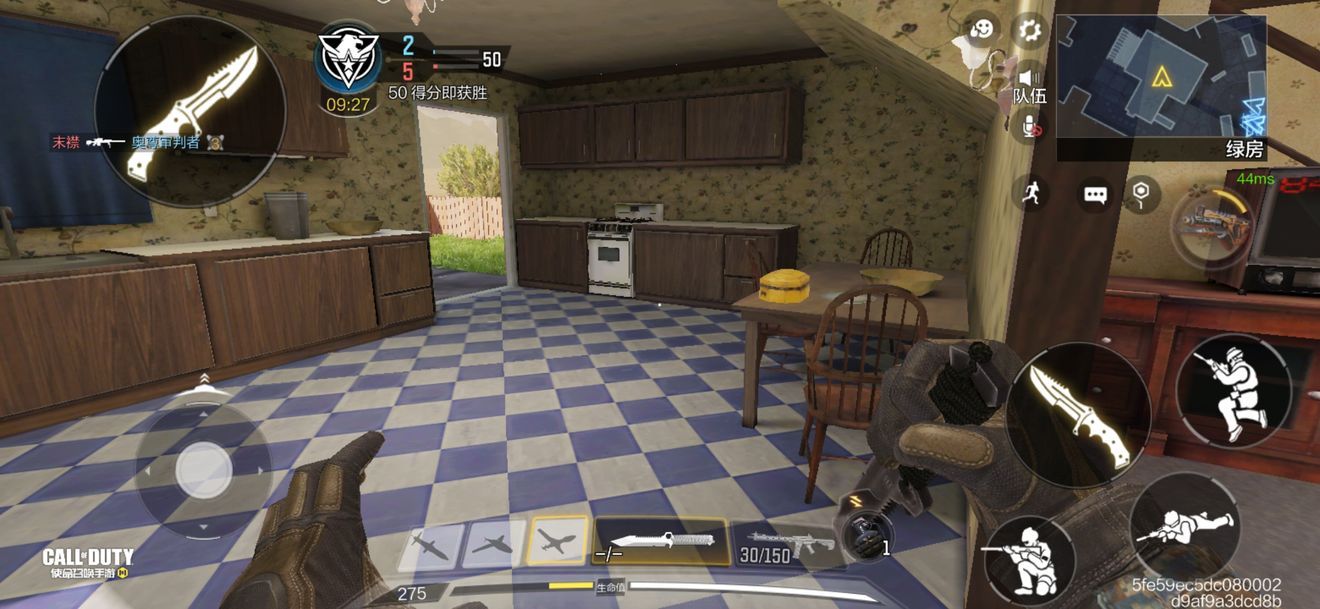This screenshot has width=1320, height=609.
Task: Toggle the 队伍 team voice speaker
Action: click(1029, 78)
